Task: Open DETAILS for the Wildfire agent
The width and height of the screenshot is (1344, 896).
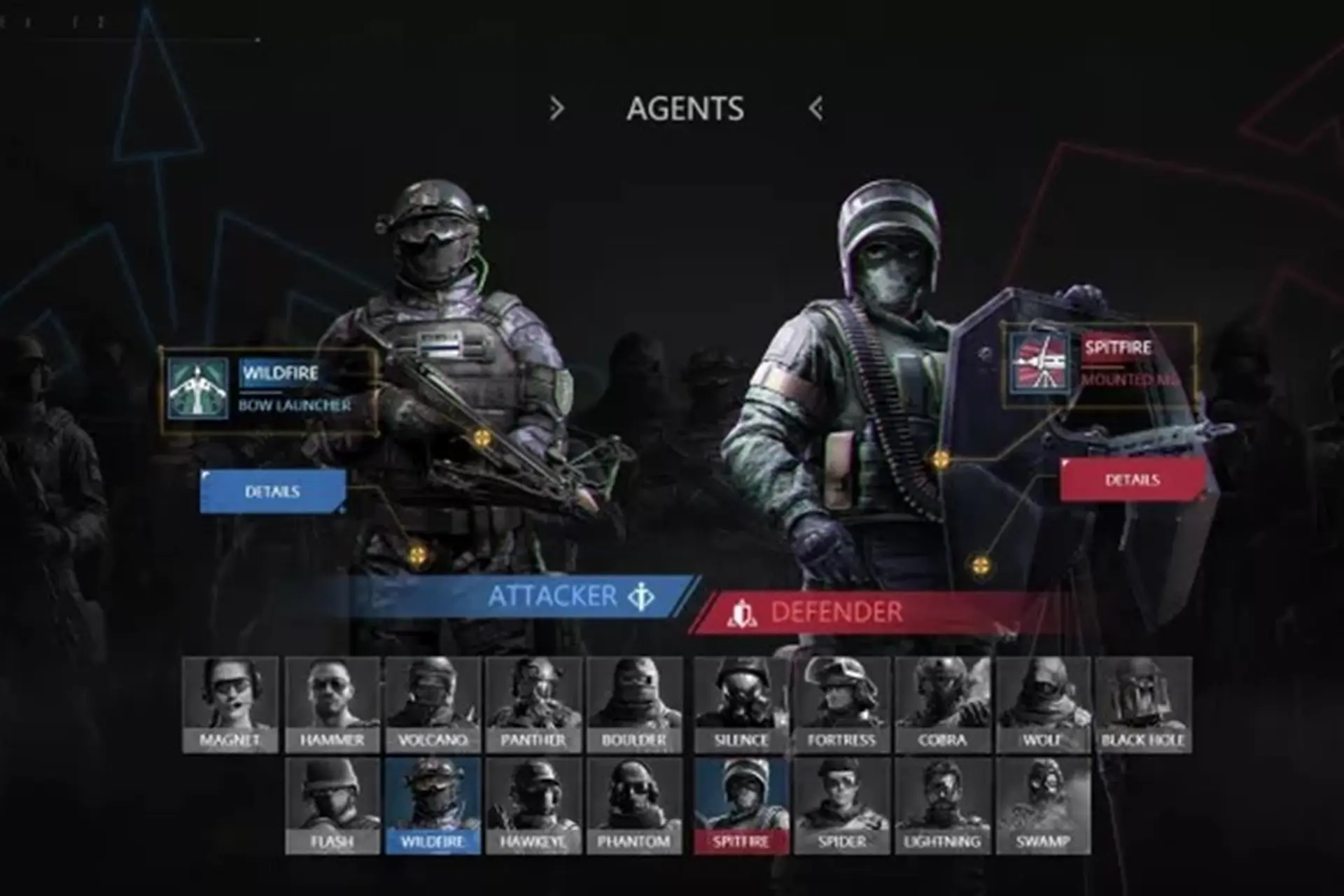Action: coord(273,493)
